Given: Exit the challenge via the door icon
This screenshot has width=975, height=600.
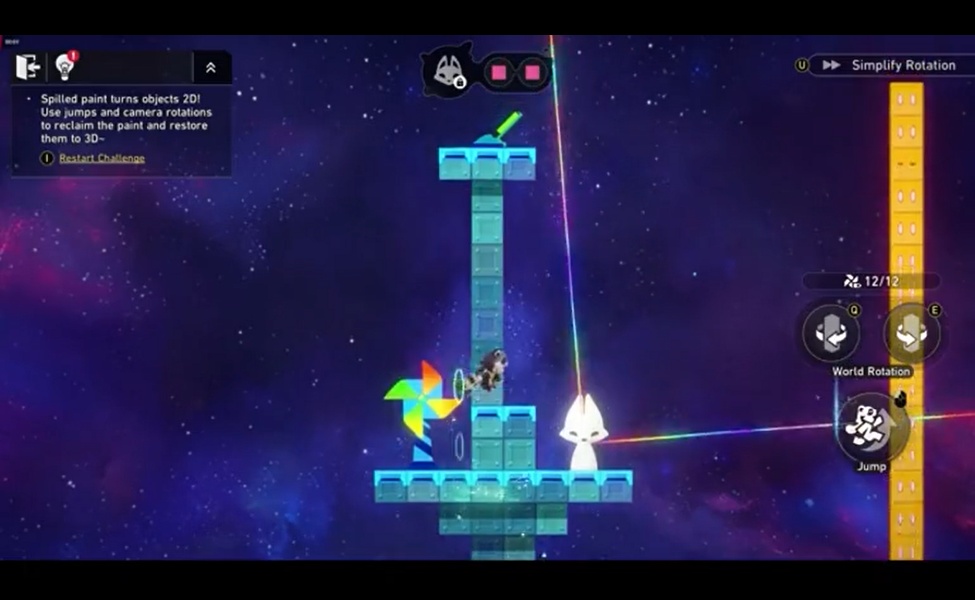Looking at the screenshot, I should coord(28,67).
